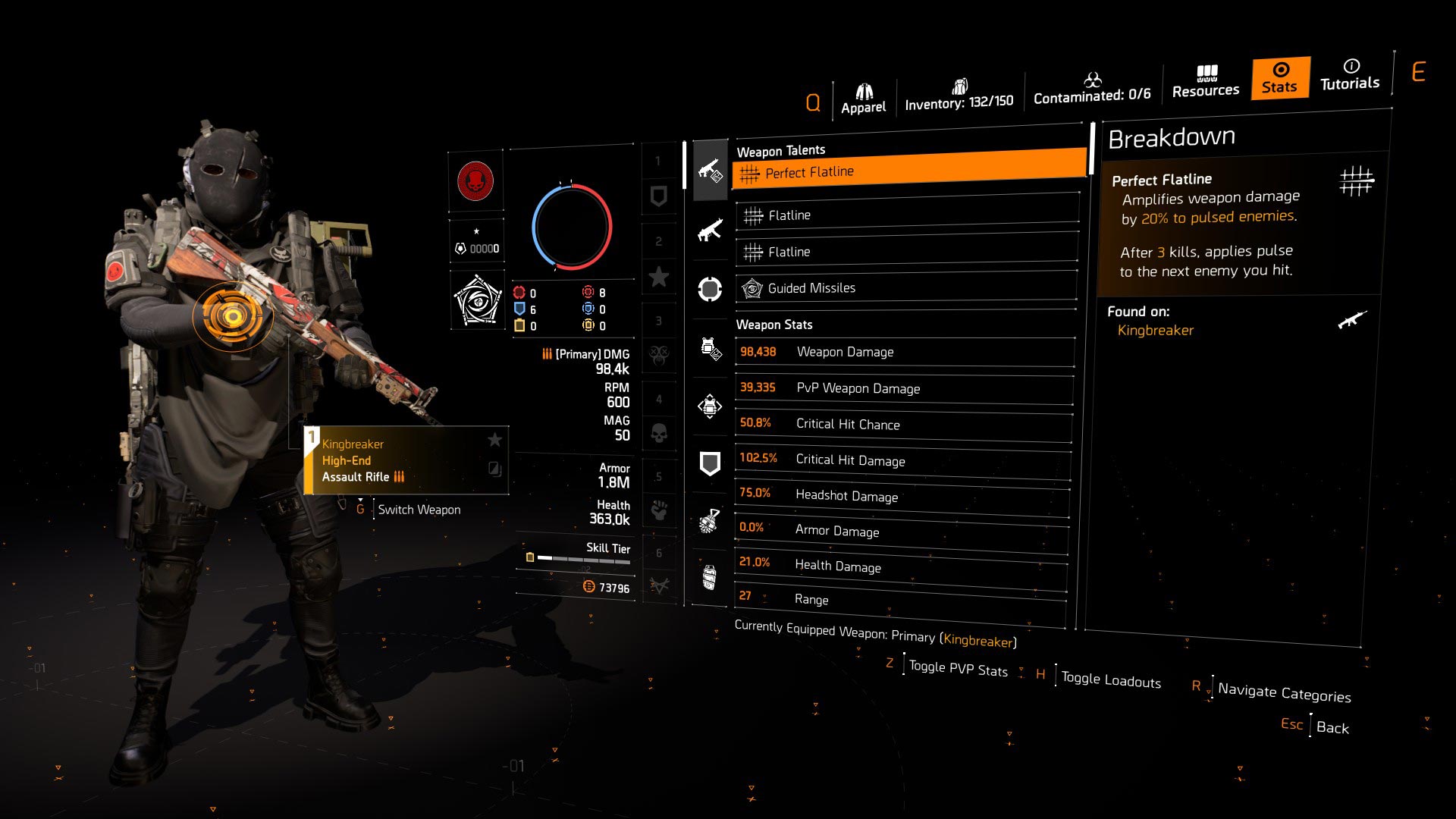
Task: Click Back to exit the screen
Action: tap(1334, 727)
